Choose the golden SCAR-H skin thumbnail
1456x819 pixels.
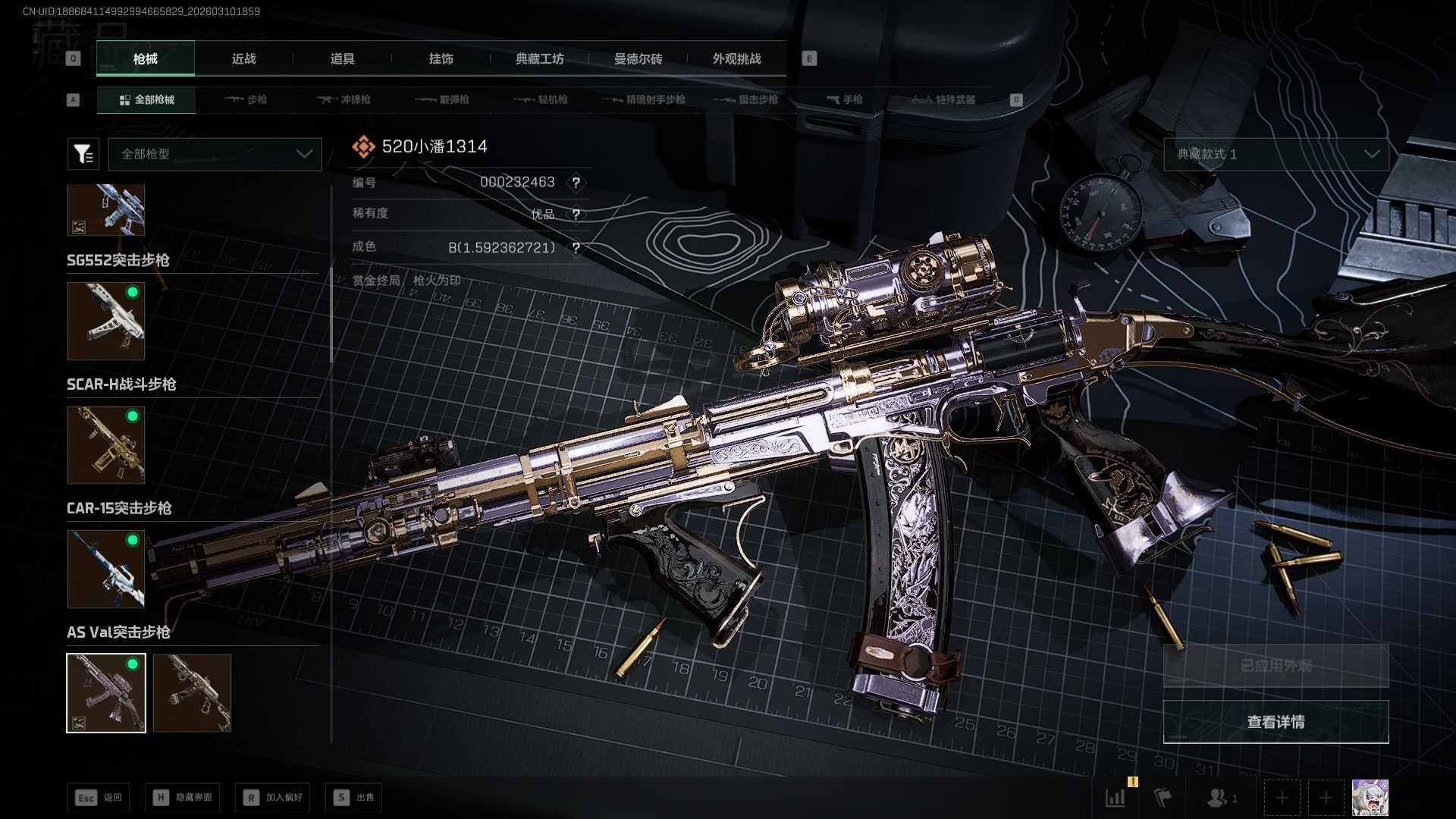click(x=106, y=445)
